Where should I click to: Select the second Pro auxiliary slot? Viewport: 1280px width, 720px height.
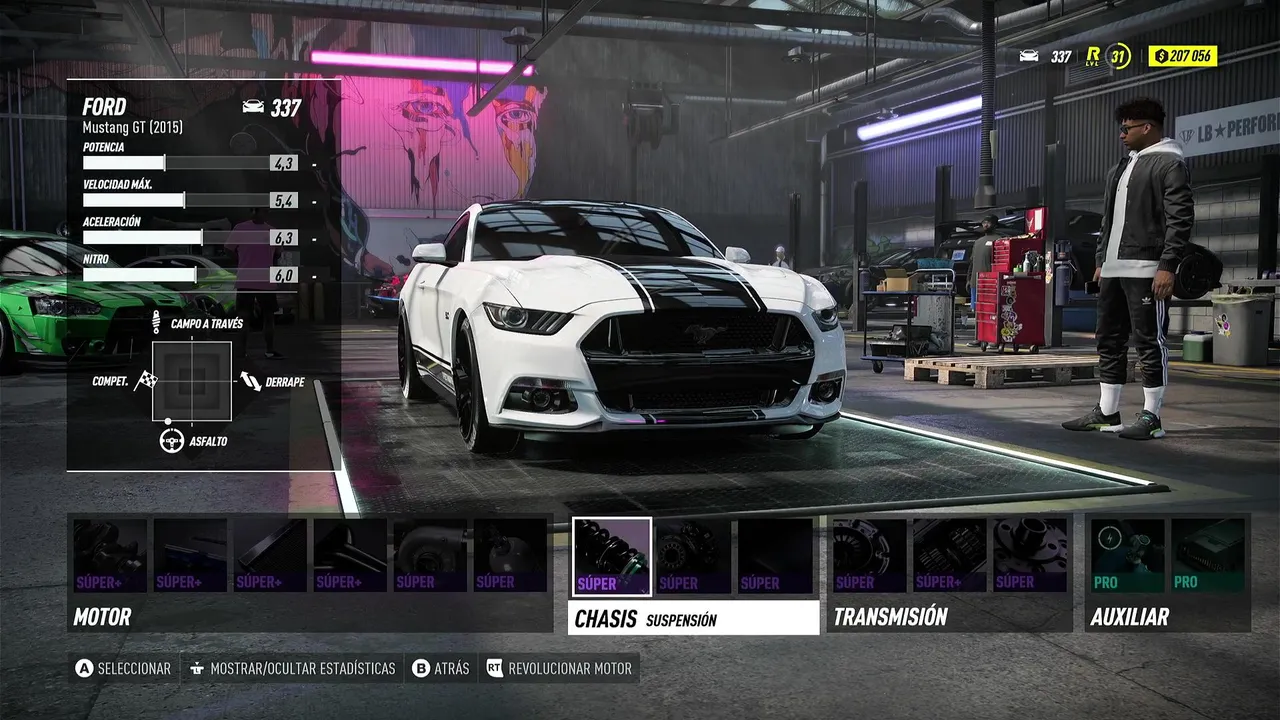pos(1207,556)
